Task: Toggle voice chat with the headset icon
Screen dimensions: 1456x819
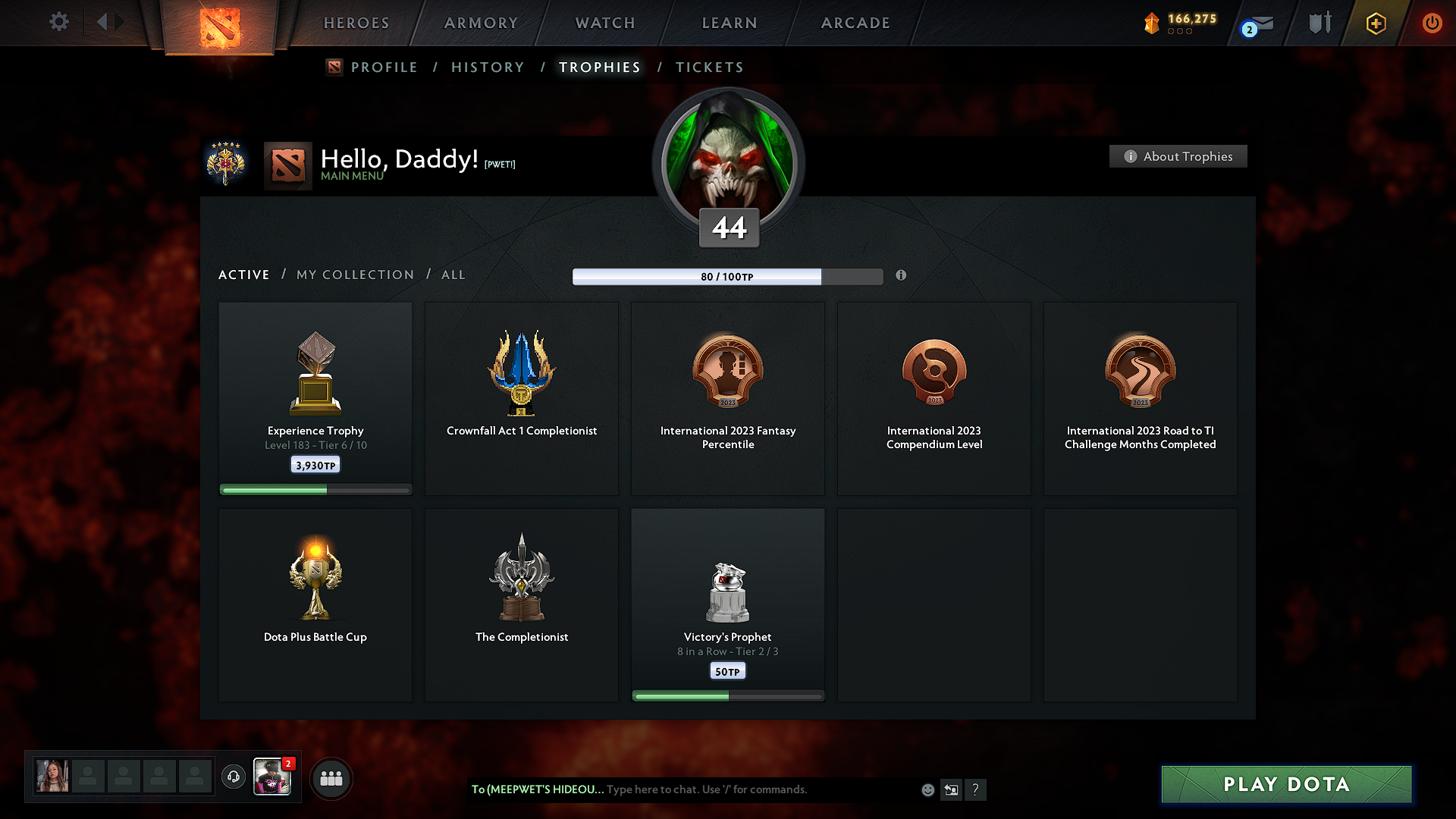Action: [234, 777]
